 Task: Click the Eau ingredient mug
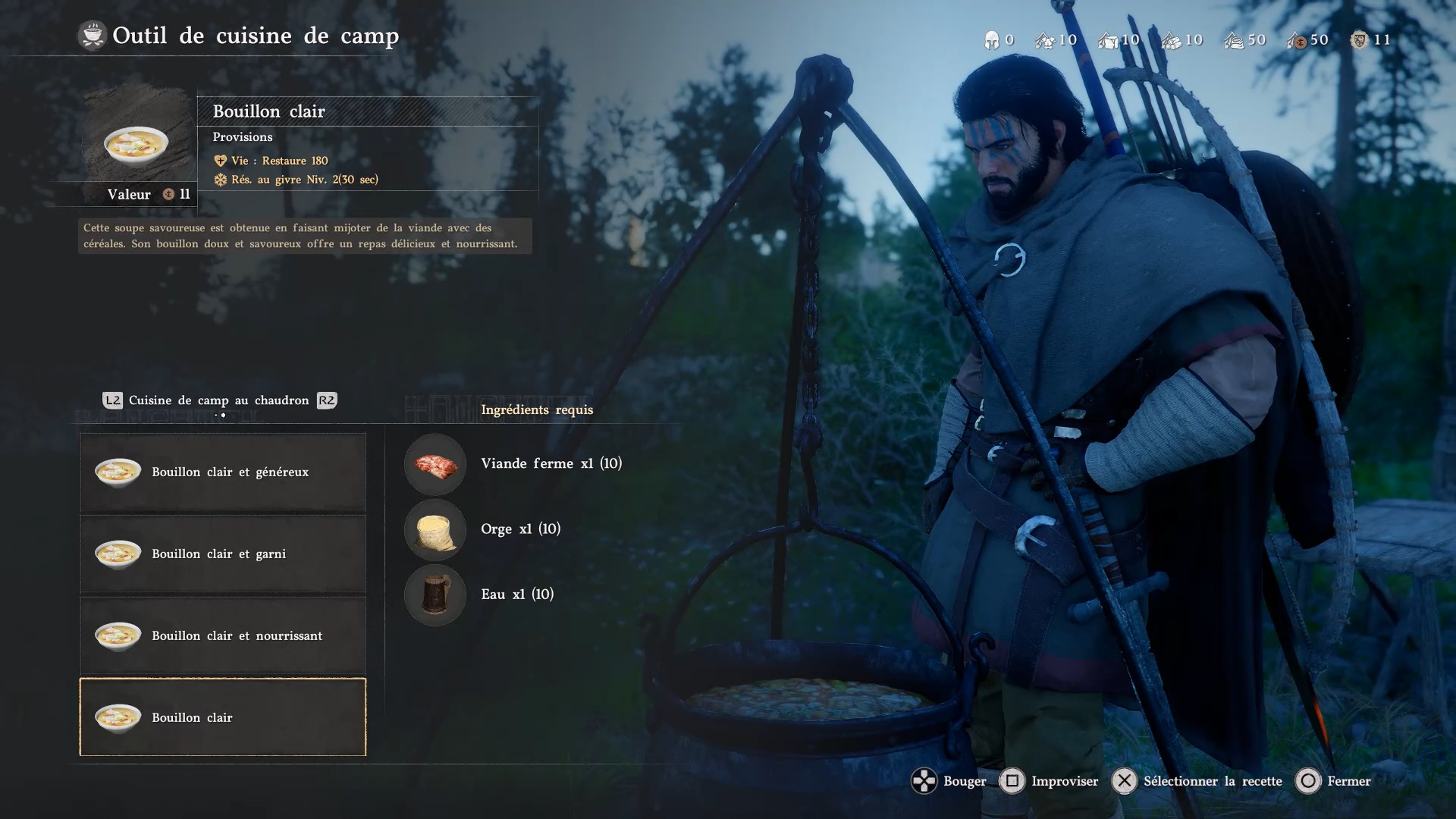pyautogui.click(x=435, y=595)
